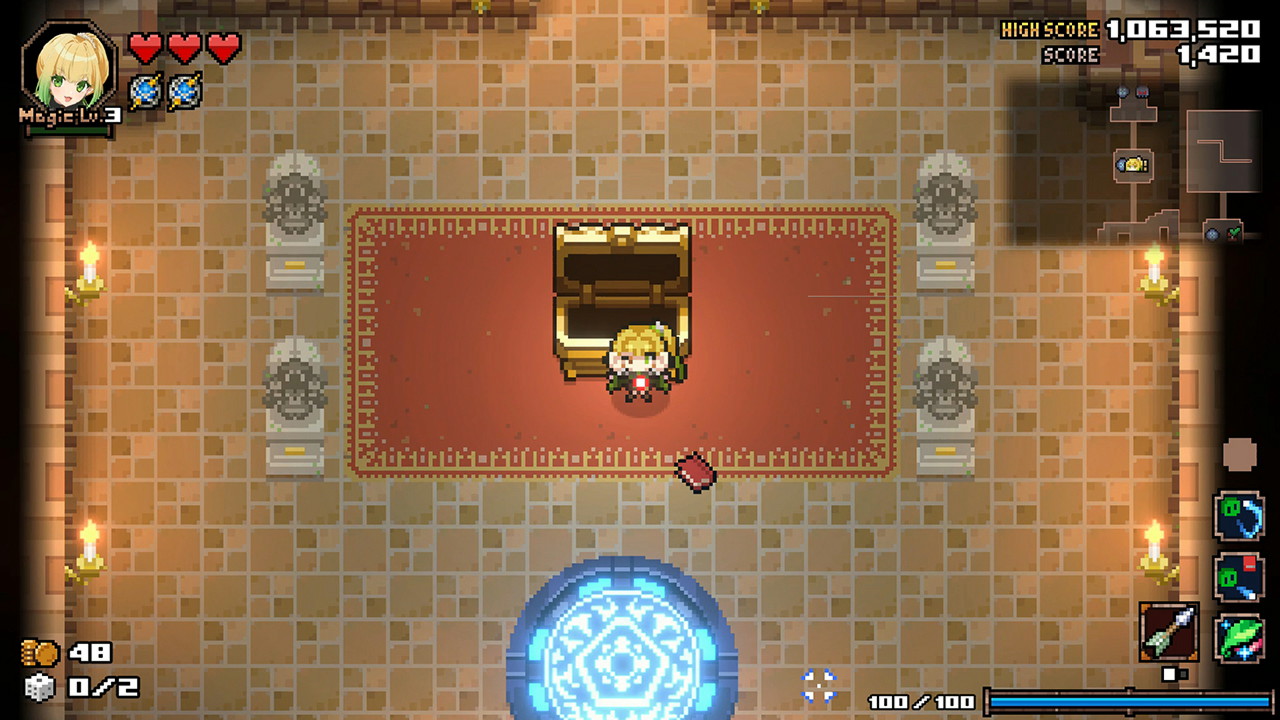This screenshot has height=720, width=1280.
Task: Click the HIGH SCORE label
Action: (x=1051, y=29)
